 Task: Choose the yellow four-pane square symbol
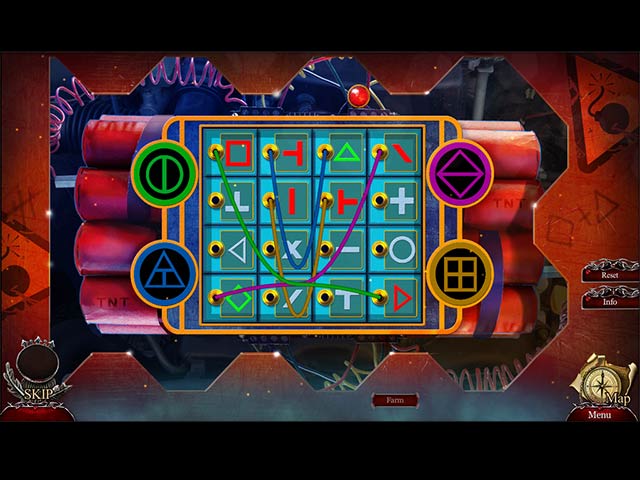pyautogui.click(x=459, y=270)
